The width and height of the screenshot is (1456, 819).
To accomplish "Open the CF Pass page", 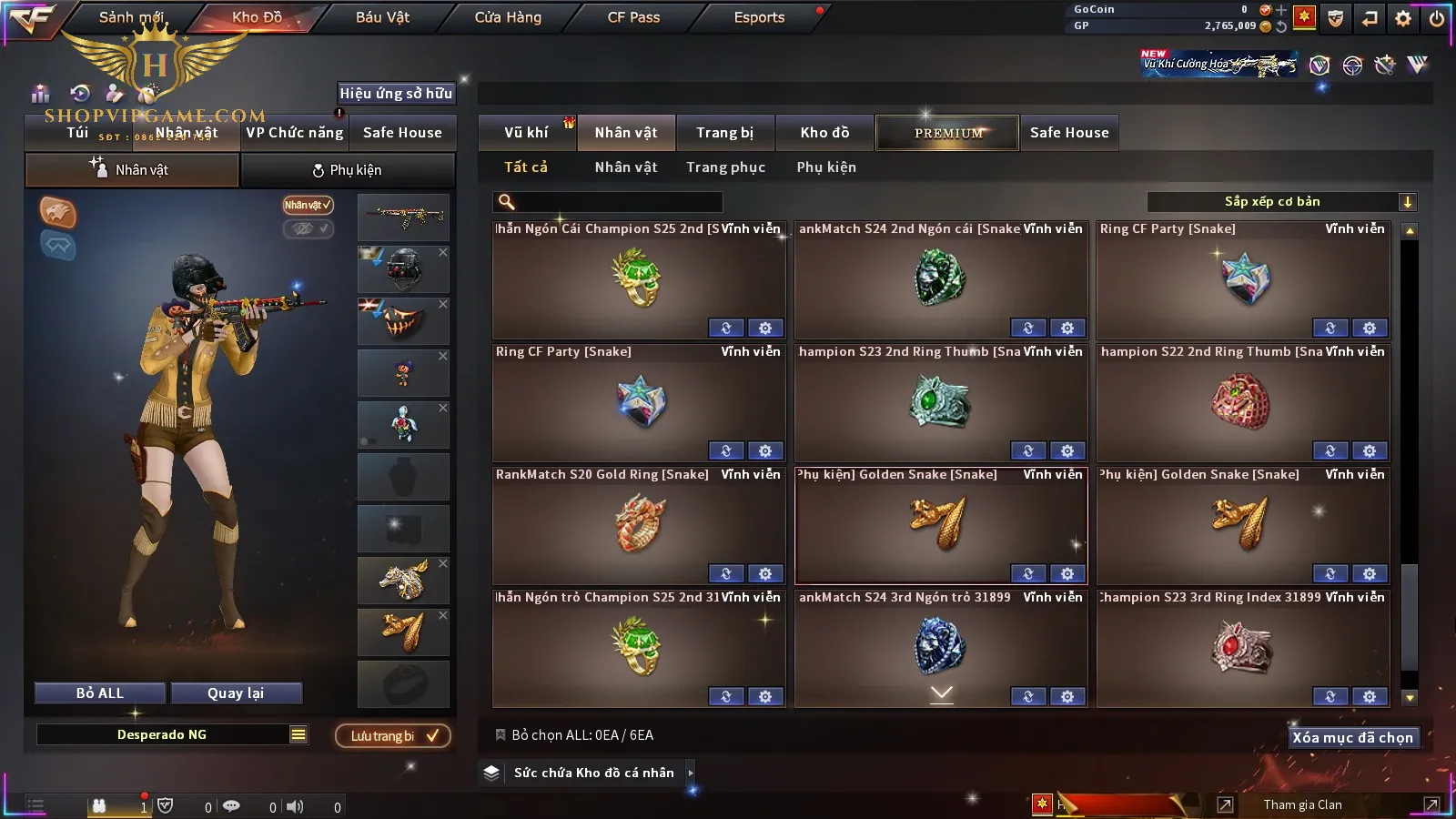I will click(633, 17).
